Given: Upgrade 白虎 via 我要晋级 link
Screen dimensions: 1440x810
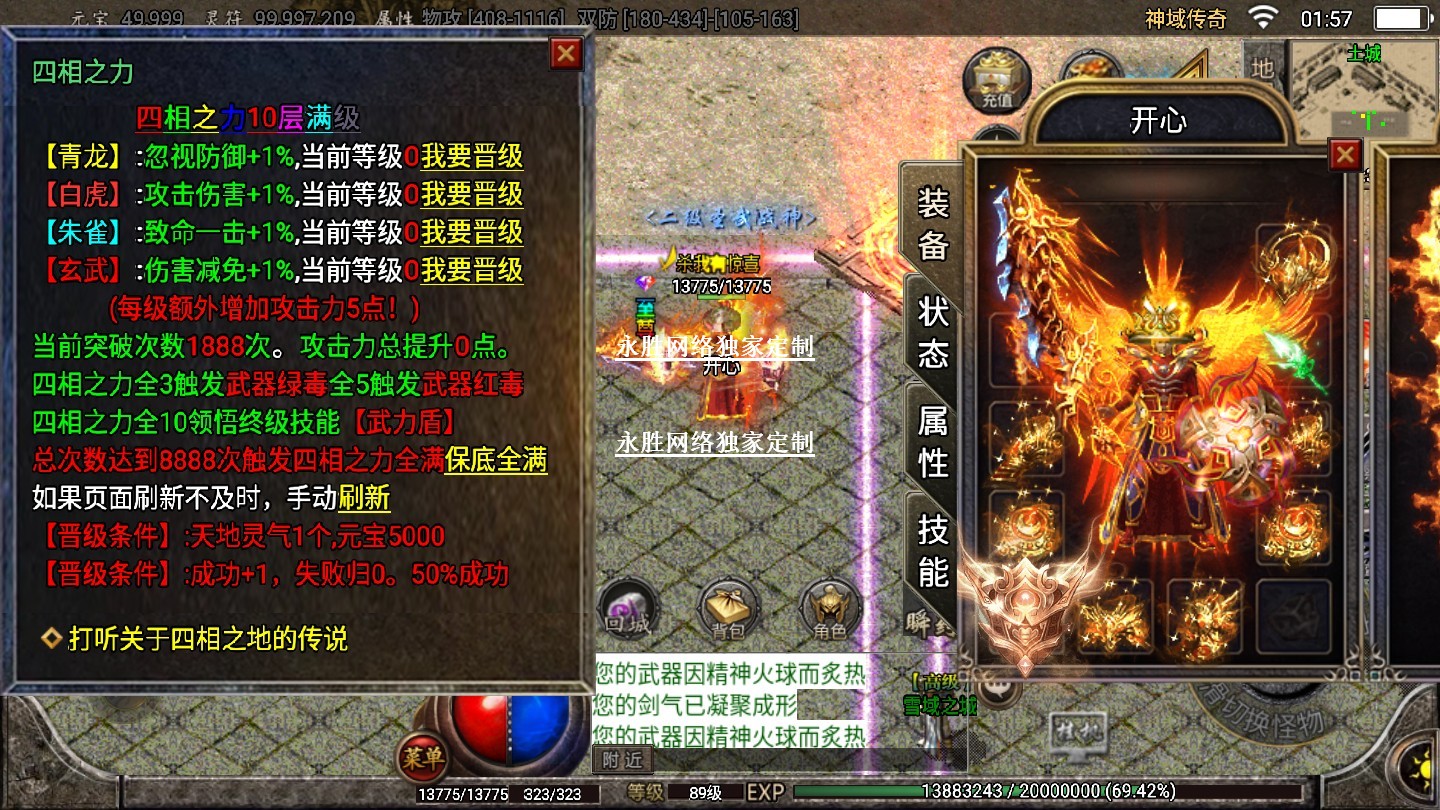Looking at the screenshot, I should click(472, 195).
